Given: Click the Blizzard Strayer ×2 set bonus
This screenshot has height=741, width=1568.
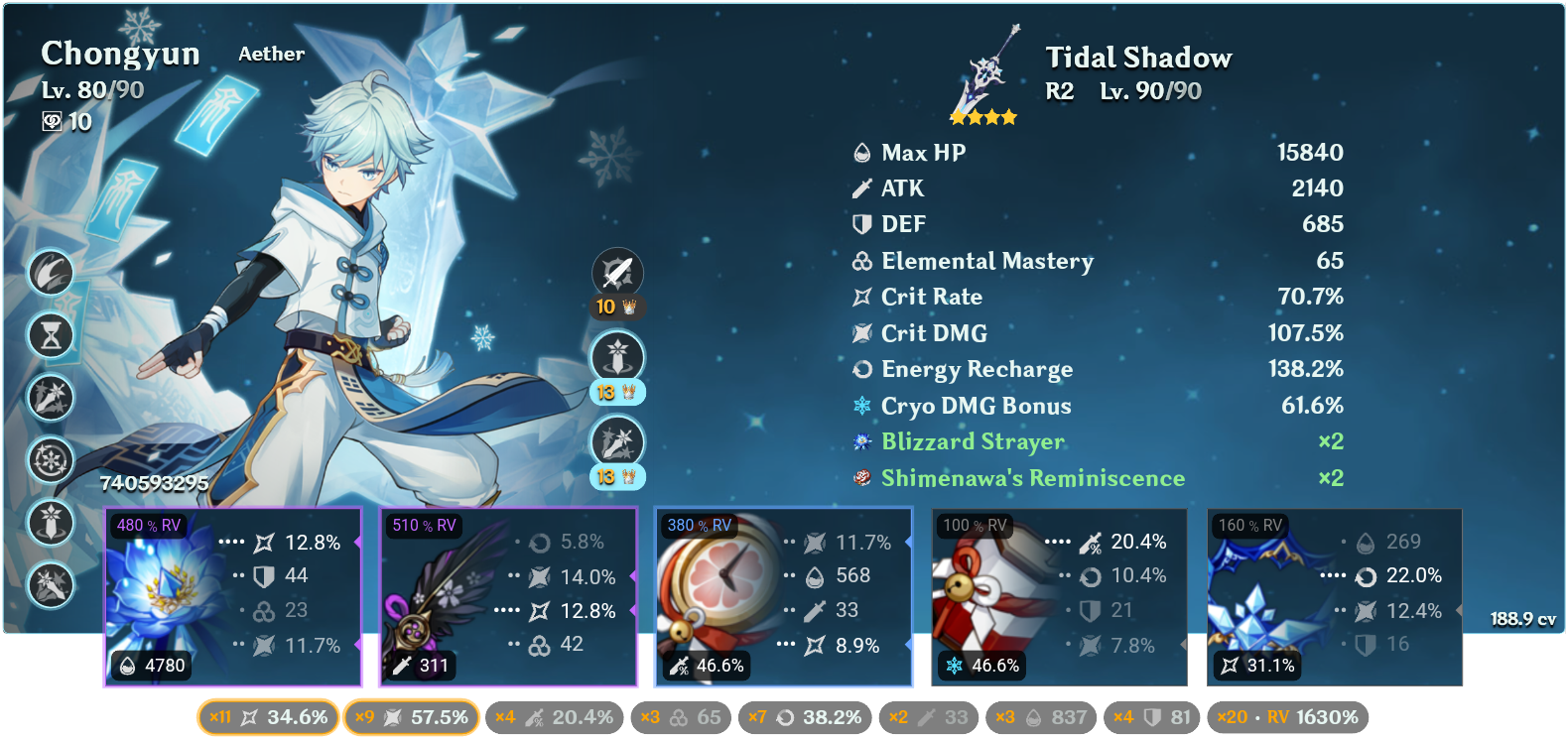Looking at the screenshot, I should click(971, 442).
